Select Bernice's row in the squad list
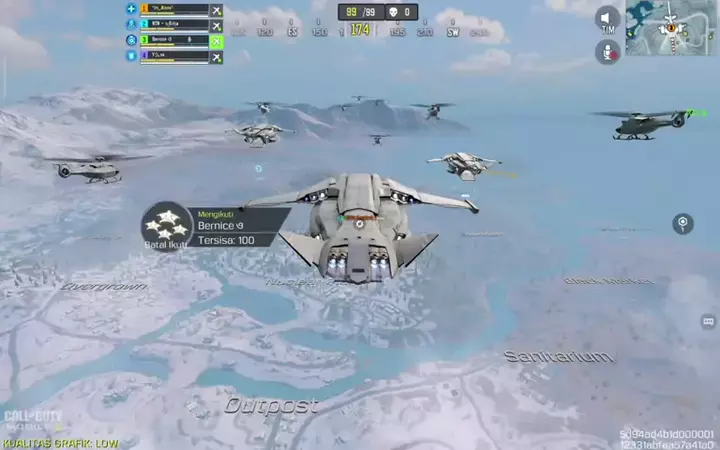Viewport: 720px width, 450px height. click(x=174, y=41)
